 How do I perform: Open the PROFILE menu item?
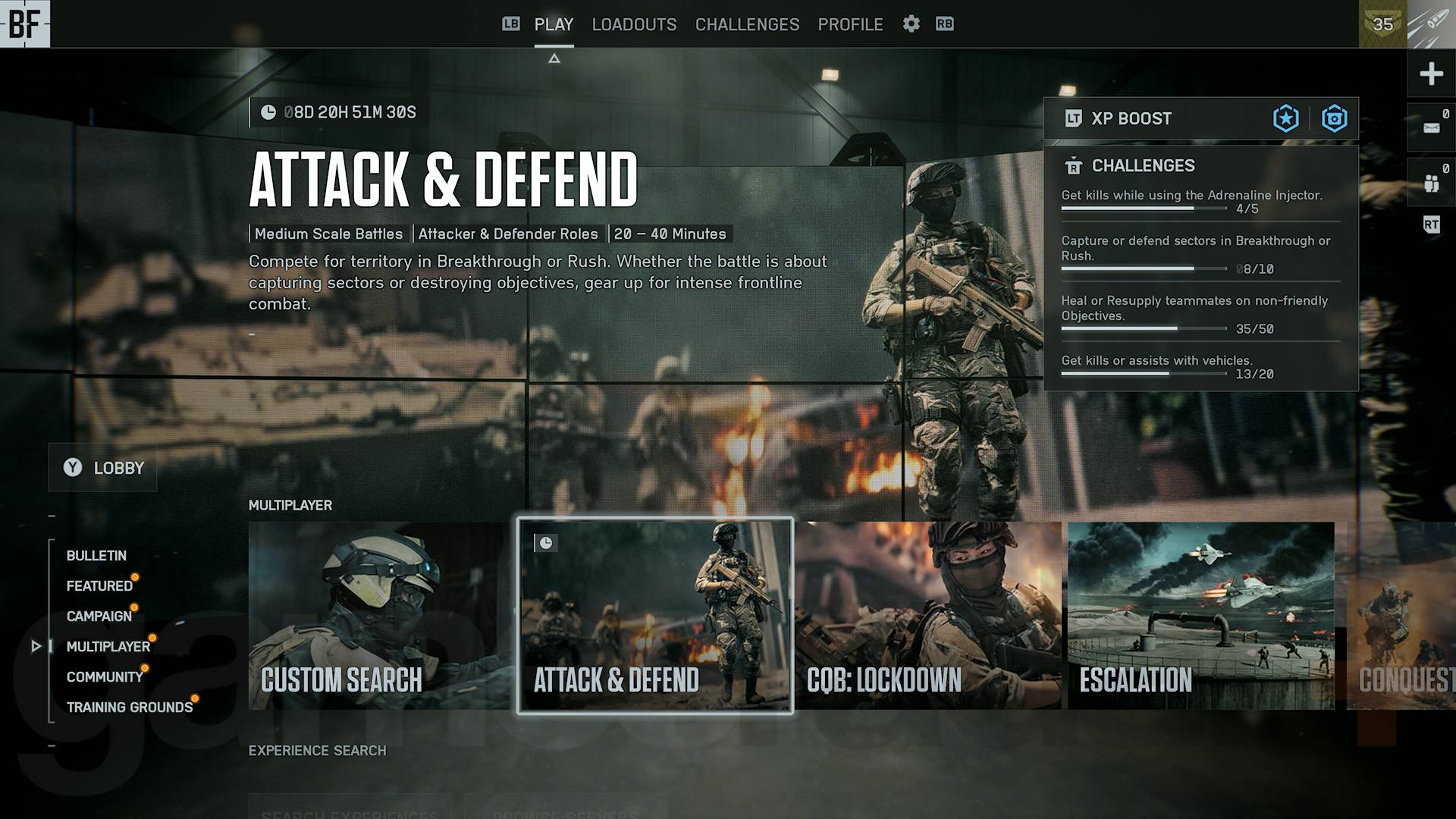pos(849,24)
